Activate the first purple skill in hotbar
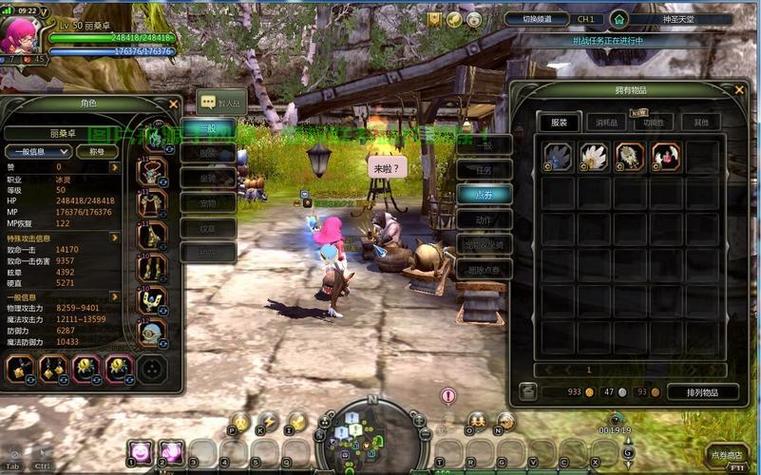The width and height of the screenshot is (761, 475). pyautogui.click(x=139, y=452)
